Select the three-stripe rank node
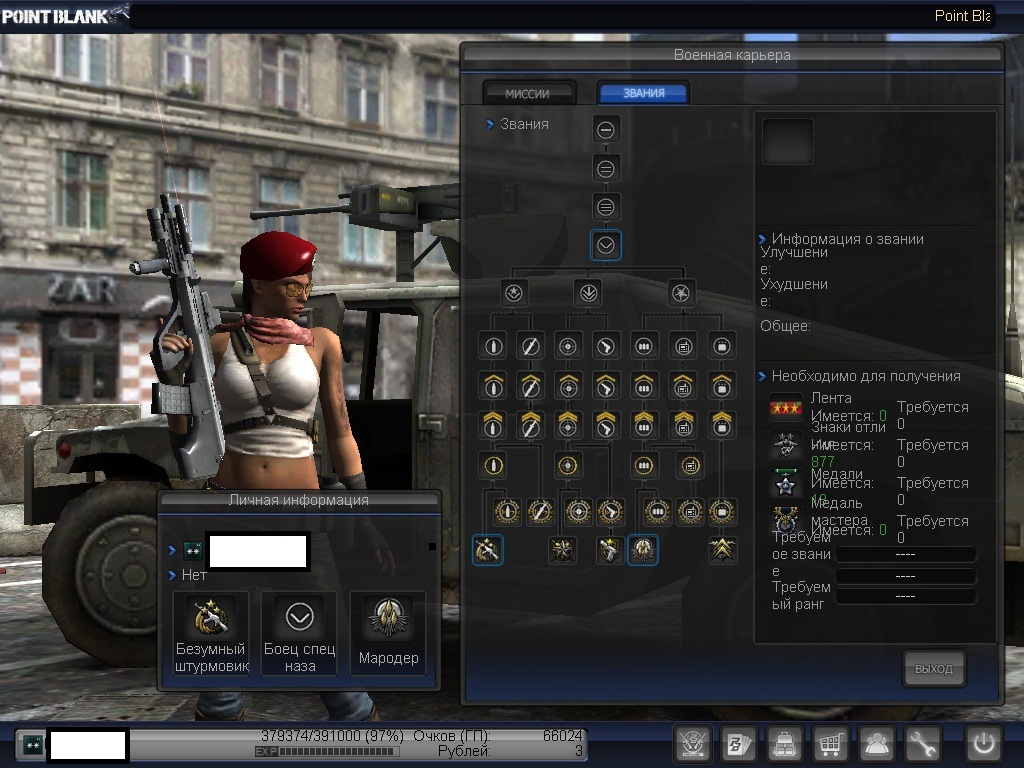The width and height of the screenshot is (1024, 768). click(x=606, y=207)
